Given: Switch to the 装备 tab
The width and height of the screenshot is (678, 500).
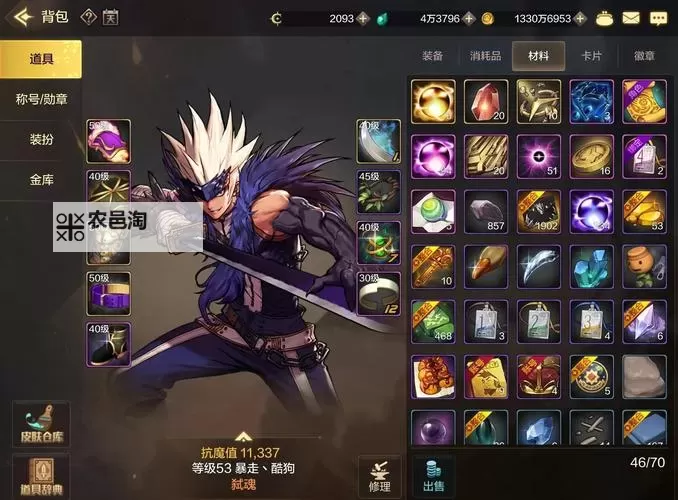Looking at the screenshot, I should coord(433,57).
